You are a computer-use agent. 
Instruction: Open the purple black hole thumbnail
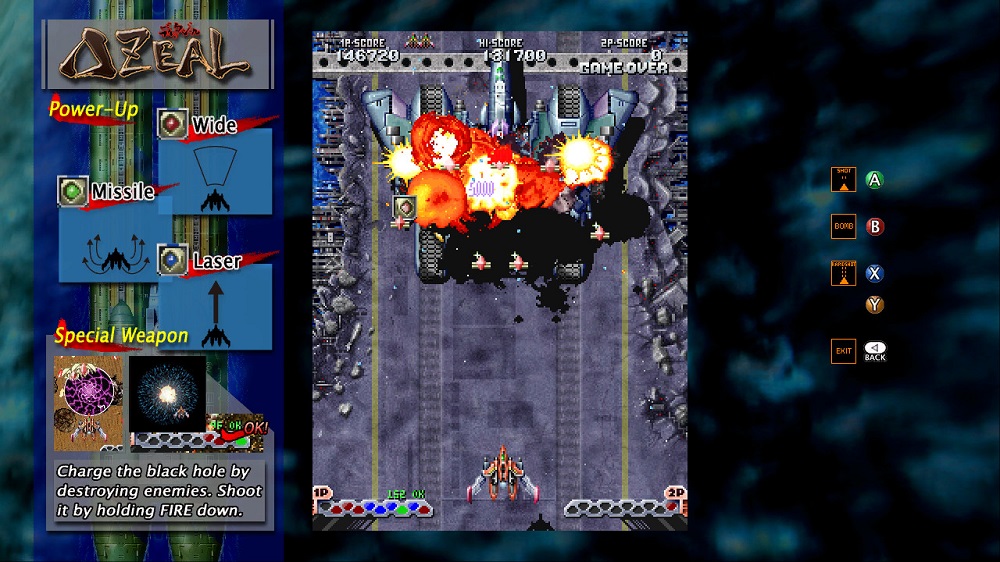(88, 401)
